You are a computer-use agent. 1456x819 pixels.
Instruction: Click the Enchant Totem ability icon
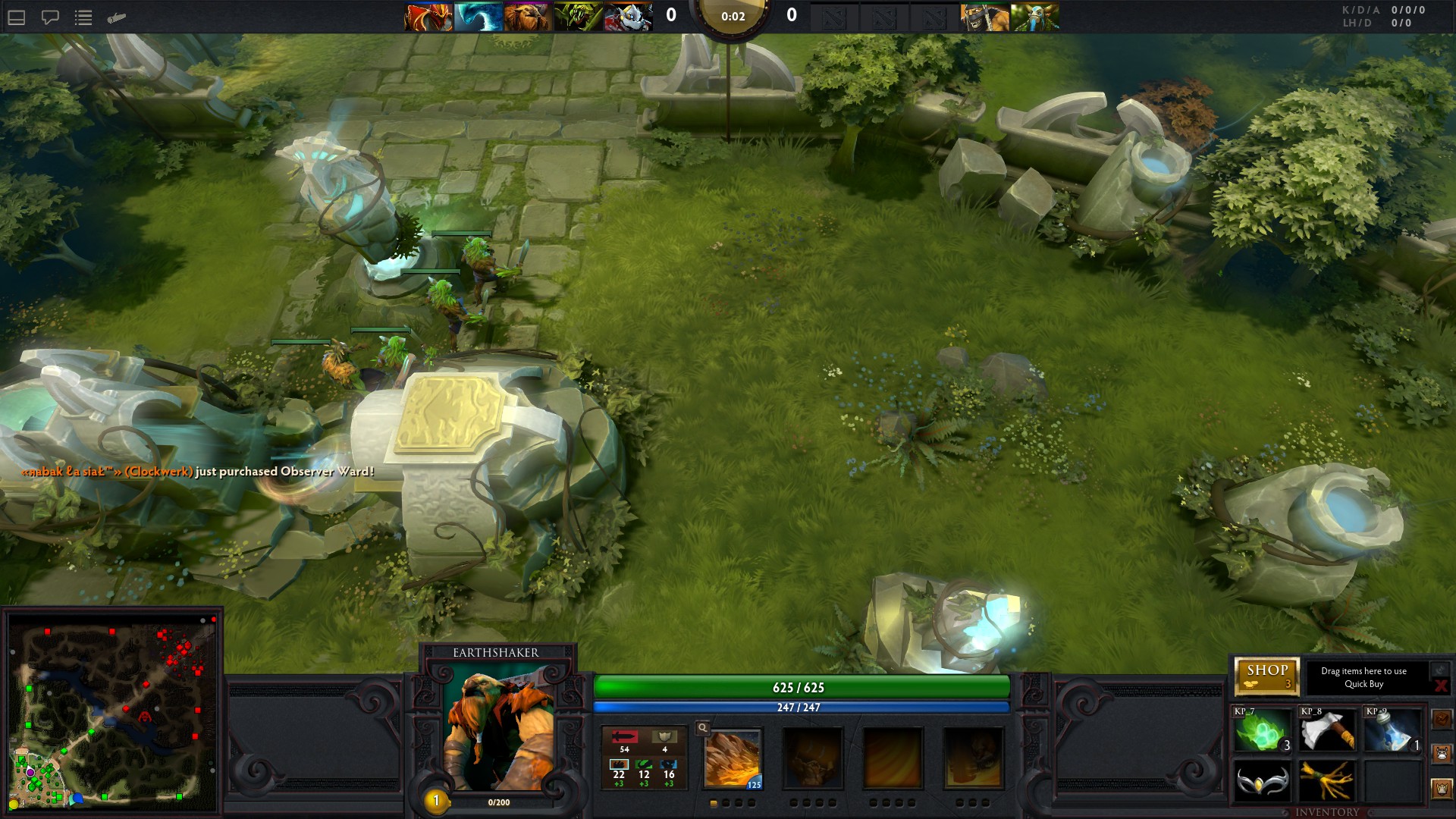813,759
